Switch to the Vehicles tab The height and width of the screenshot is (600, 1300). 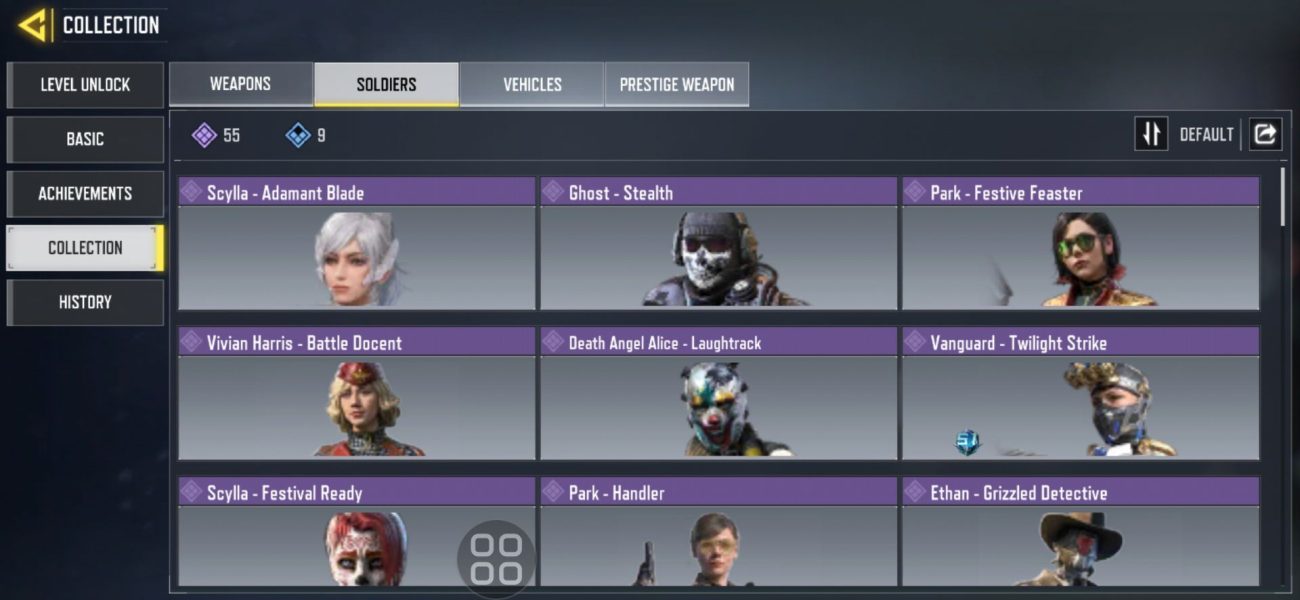[x=532, y=84]
